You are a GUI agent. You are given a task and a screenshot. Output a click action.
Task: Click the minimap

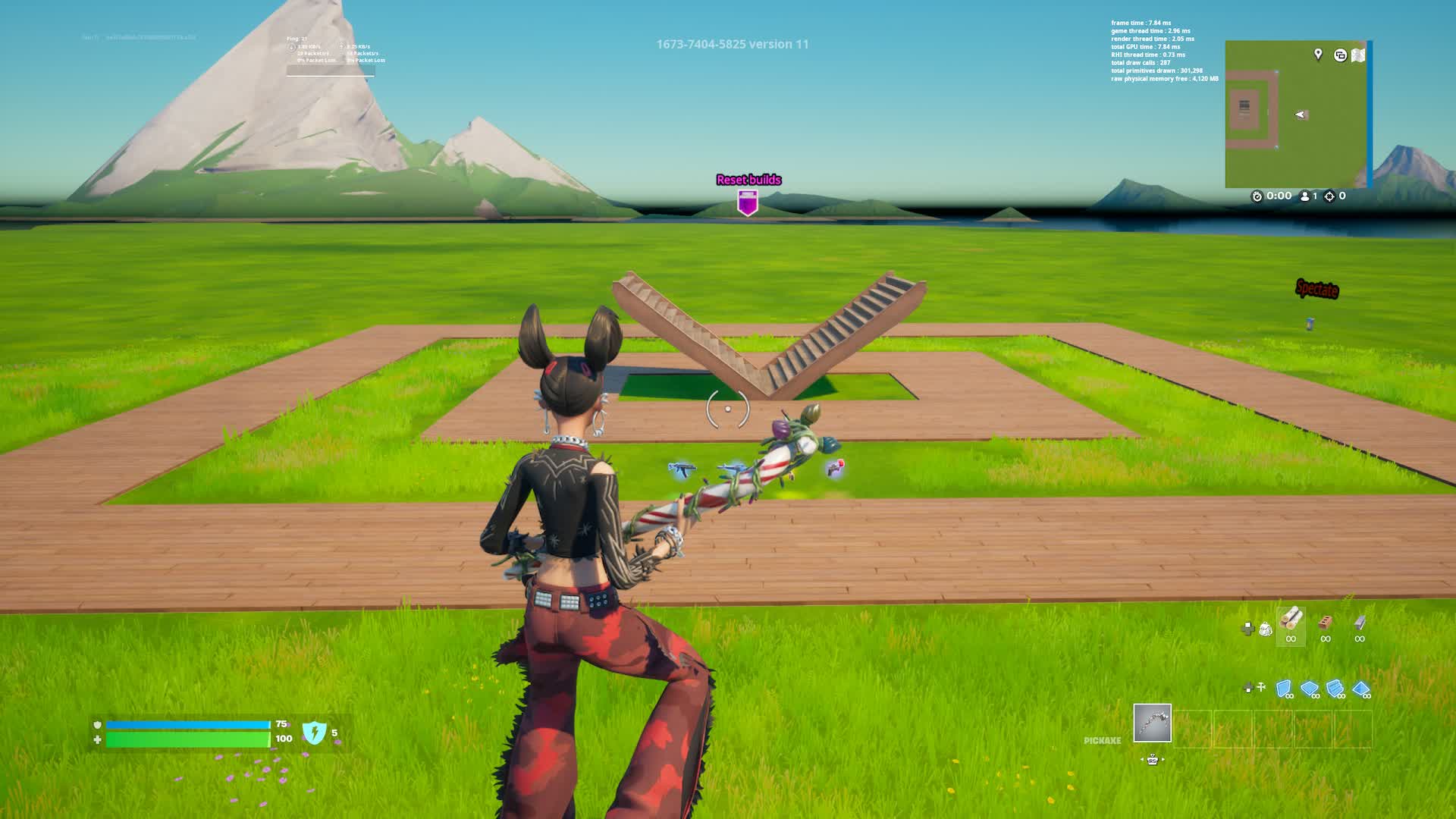[1295, 114]
